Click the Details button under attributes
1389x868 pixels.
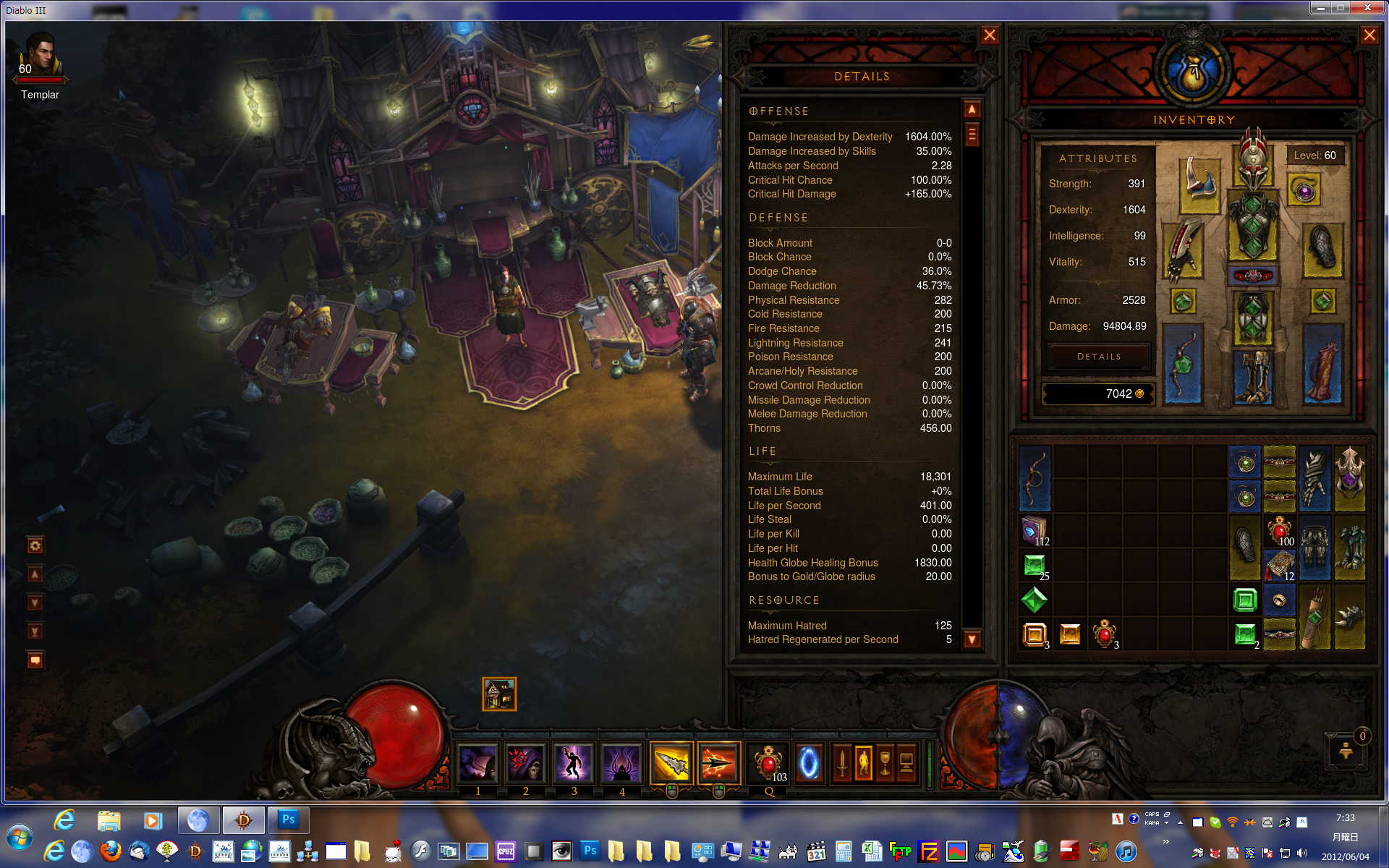tap(1098, 357)
